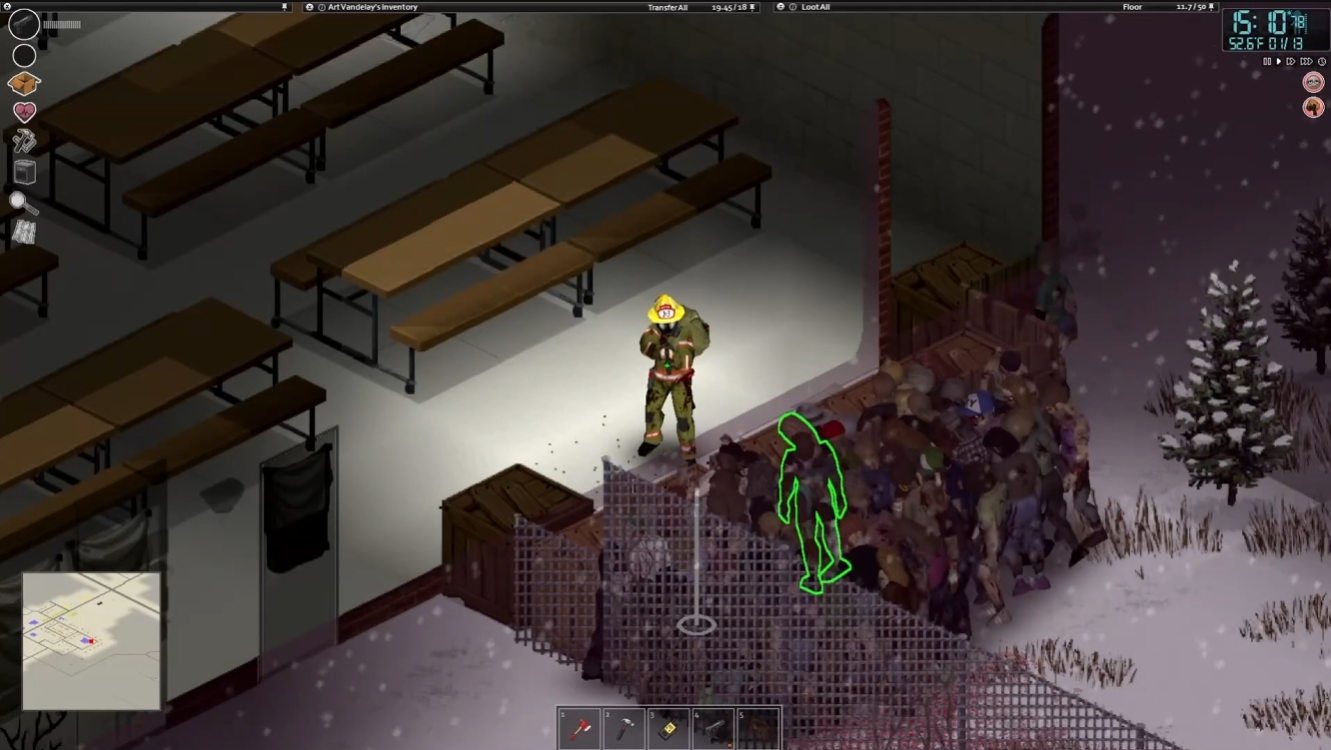Click the Loot All button
Screen dimensions: 1331x750
tap(816, 7)
